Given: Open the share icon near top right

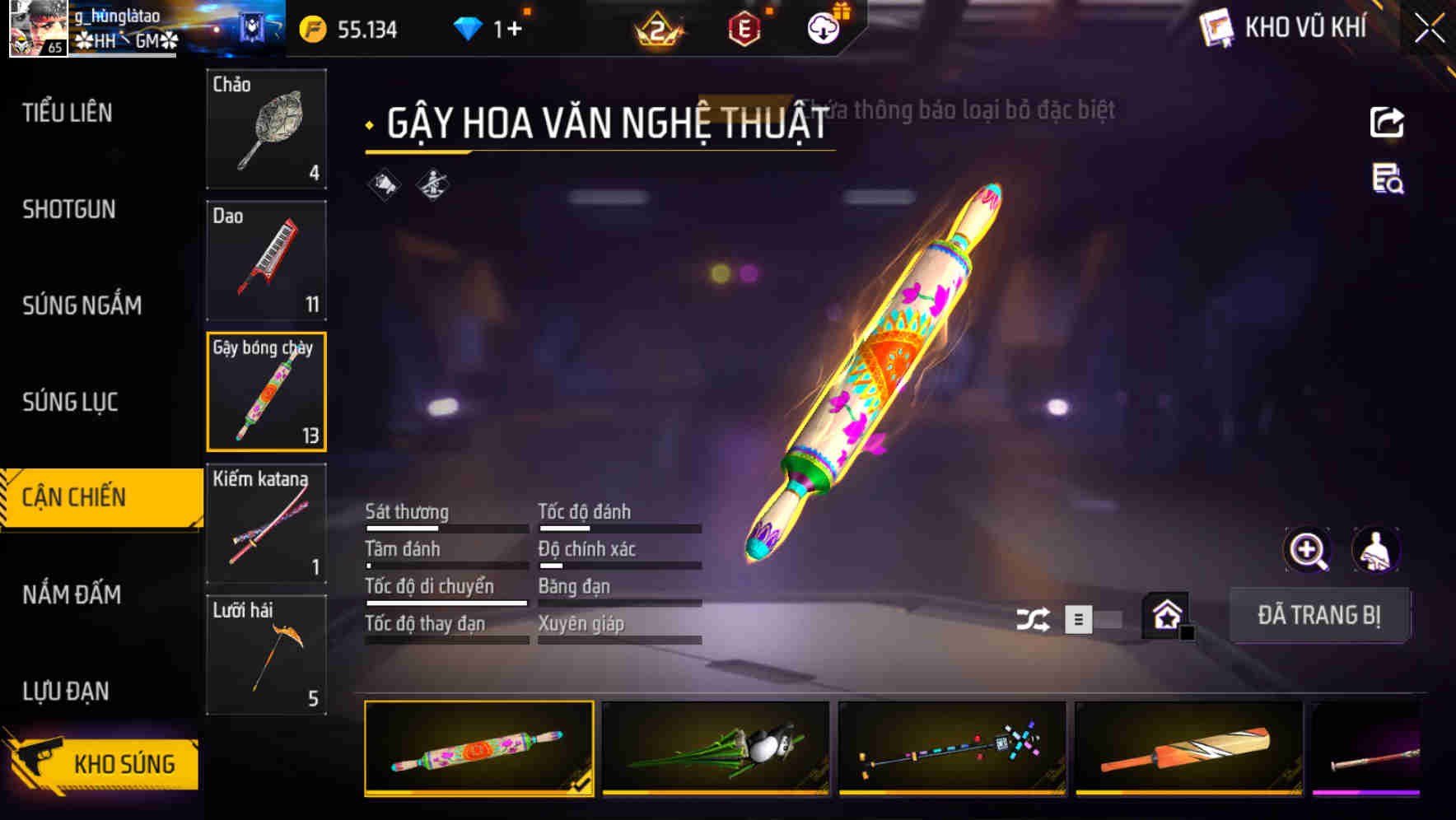Looking at the screenshot, I should 1387,122.
